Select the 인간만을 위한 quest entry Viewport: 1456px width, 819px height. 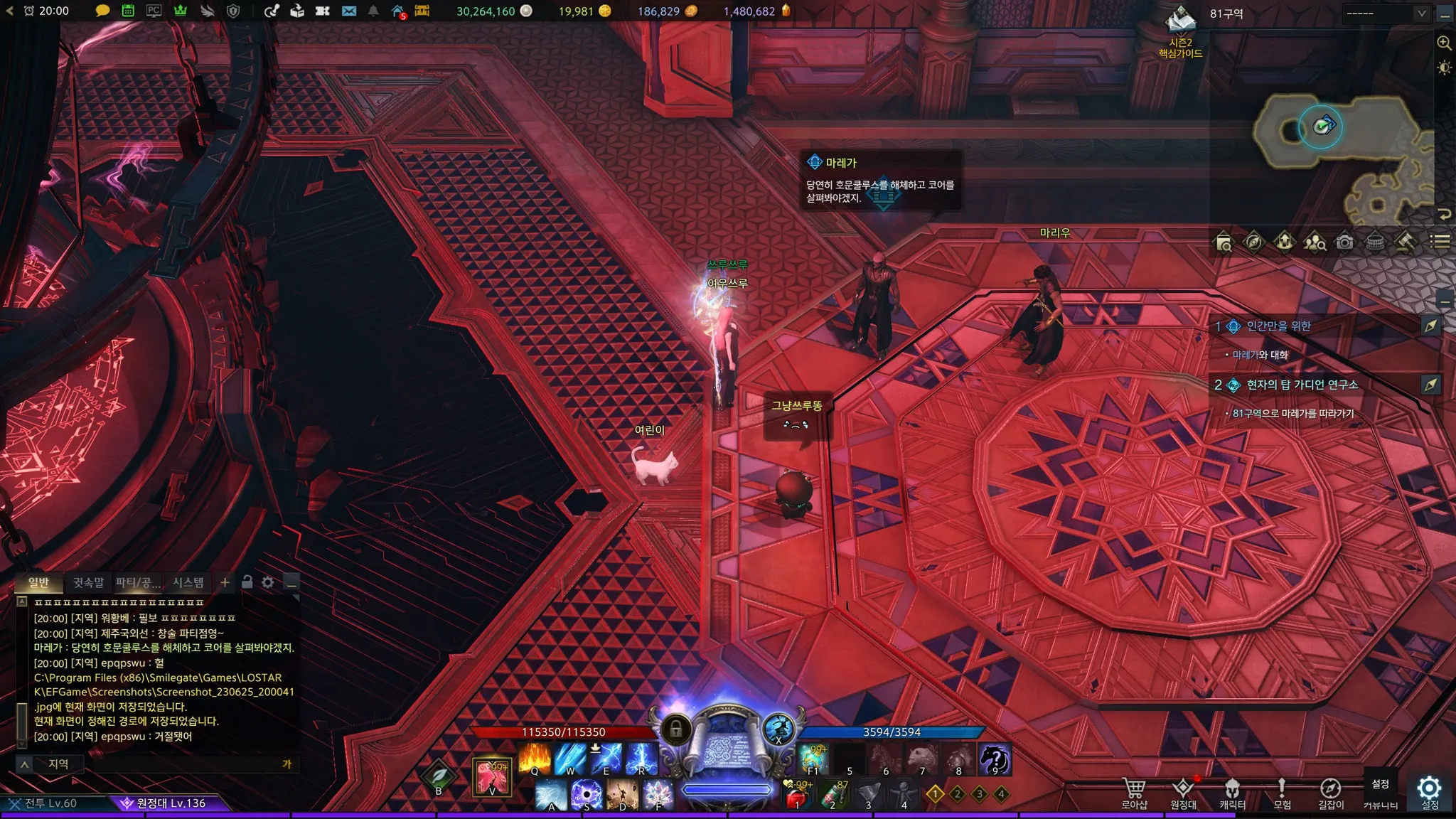coord(1278,326)
